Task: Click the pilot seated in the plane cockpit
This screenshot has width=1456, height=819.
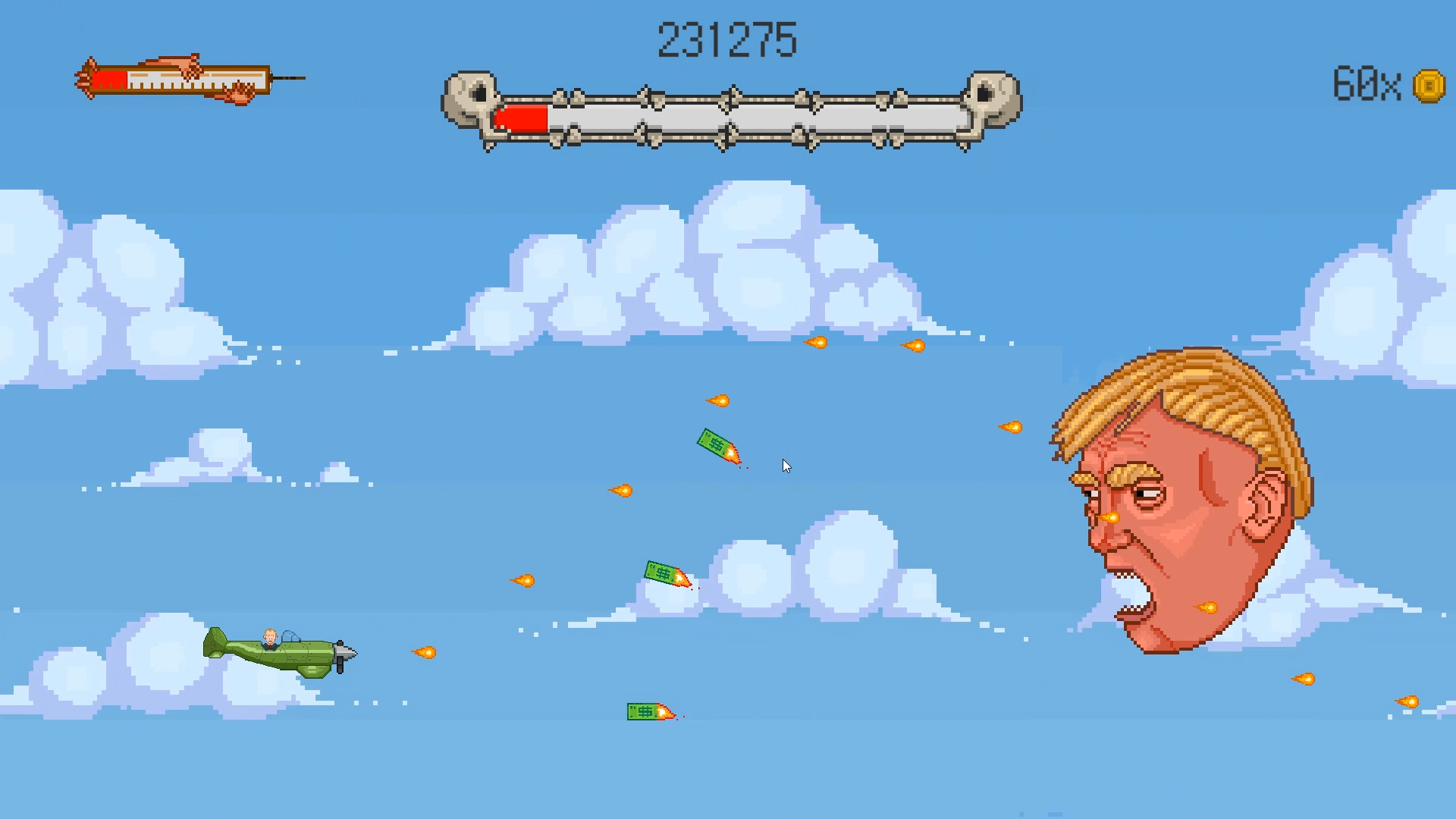Action: click(271, 639)
